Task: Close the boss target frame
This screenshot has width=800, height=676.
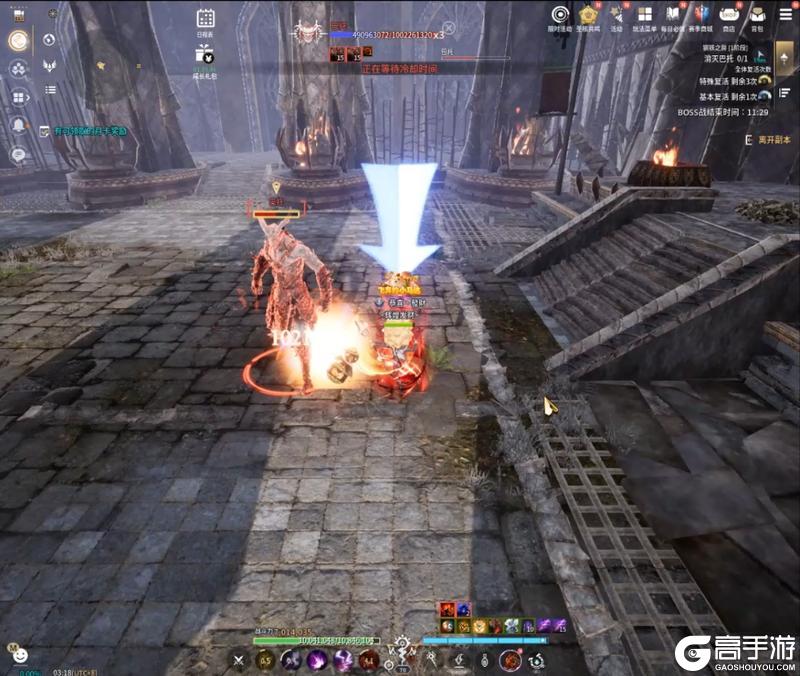Action: 449,27
